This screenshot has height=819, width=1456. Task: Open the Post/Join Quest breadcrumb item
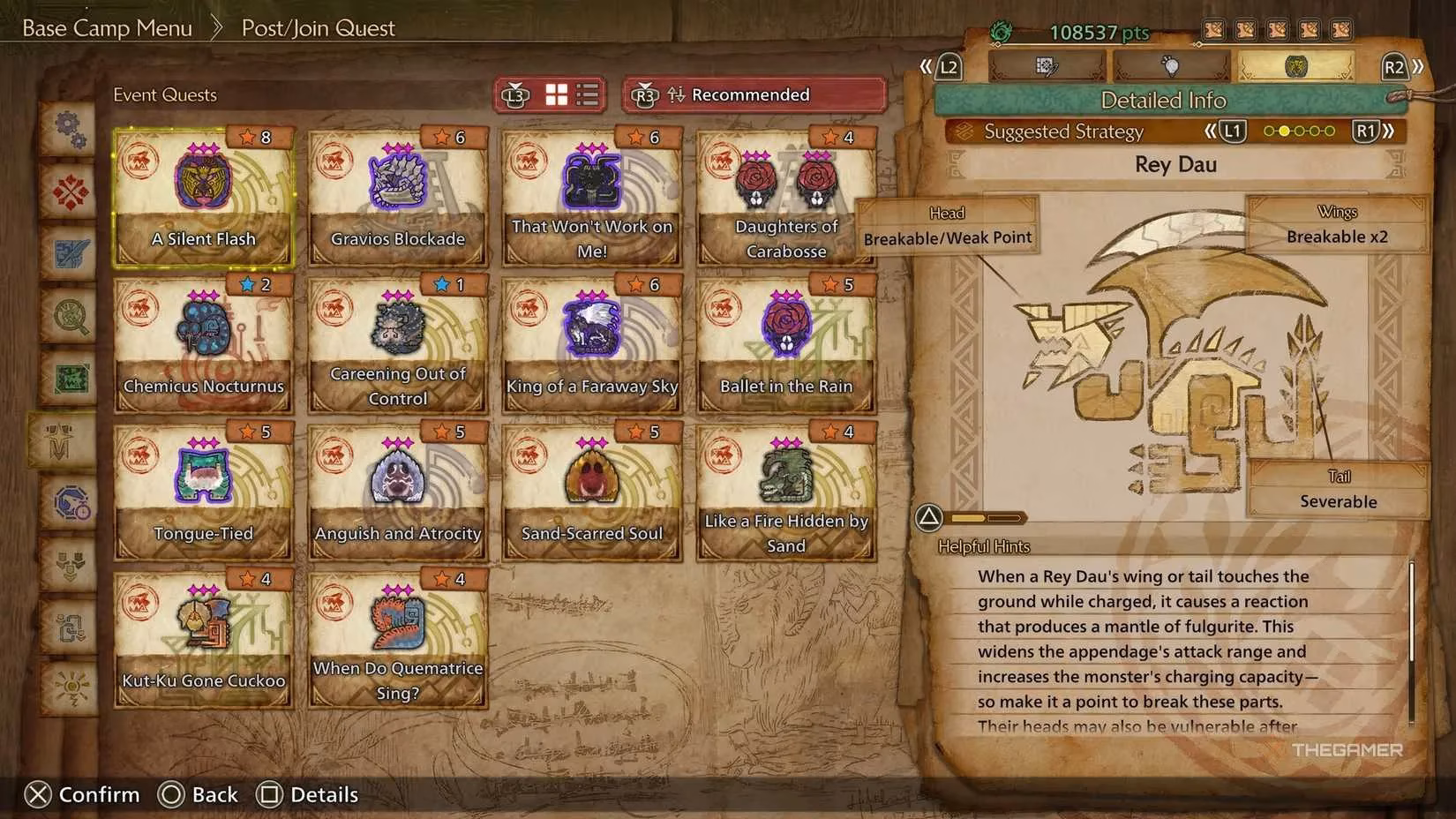[317, 27]
